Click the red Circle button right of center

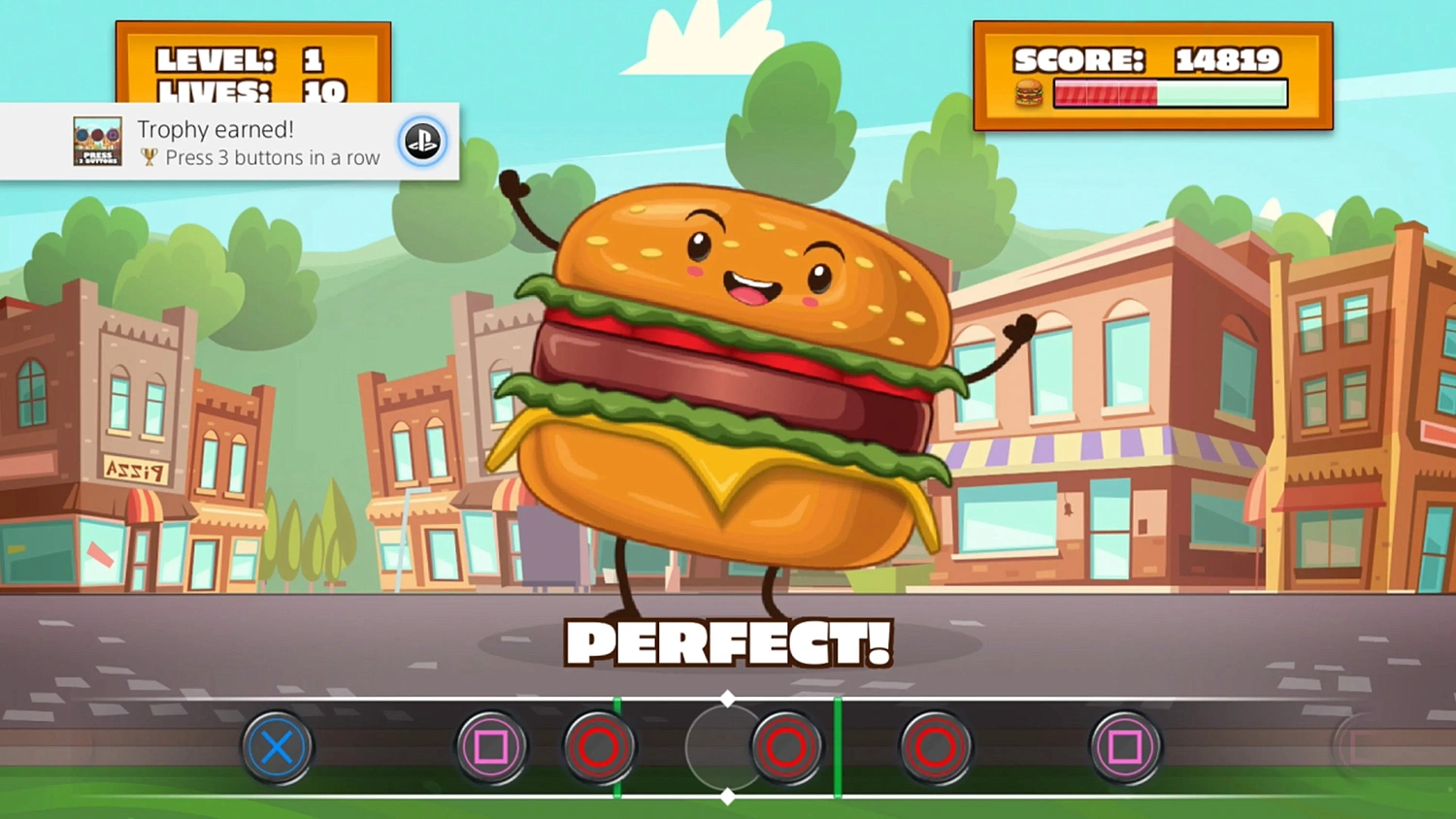click(x=787, y=747)
